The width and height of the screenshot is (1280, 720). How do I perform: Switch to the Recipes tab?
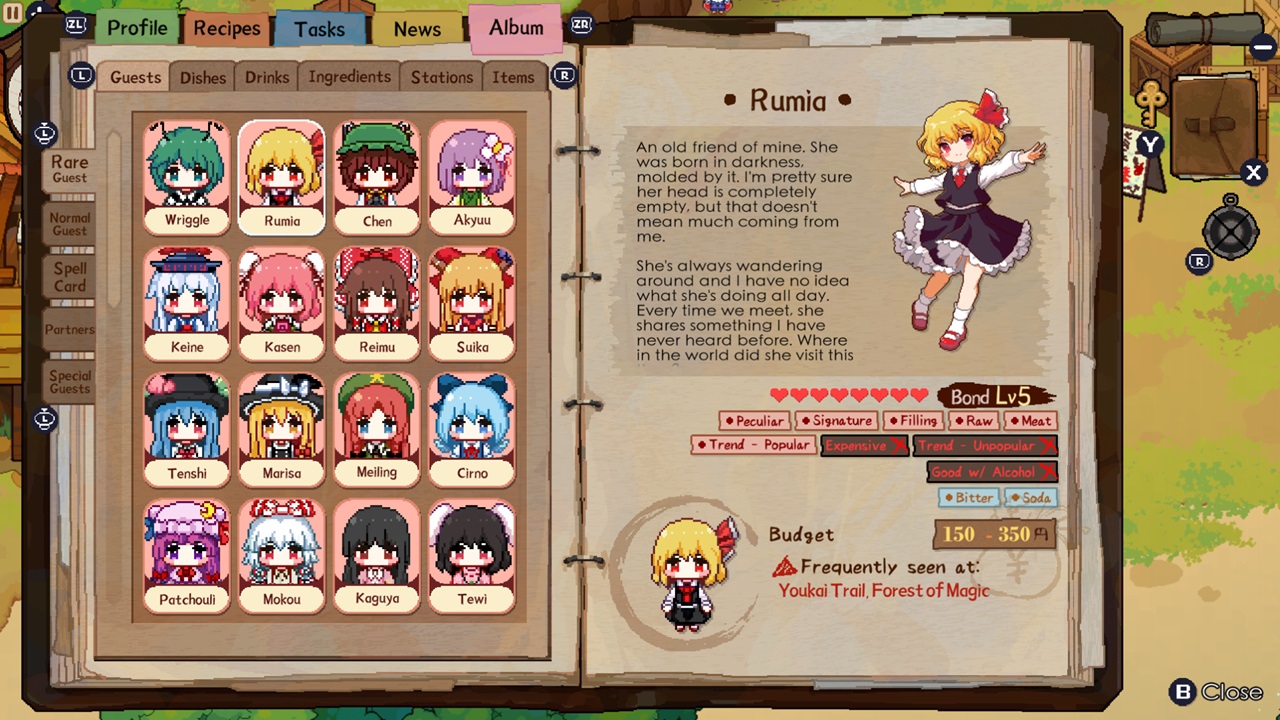226,28
